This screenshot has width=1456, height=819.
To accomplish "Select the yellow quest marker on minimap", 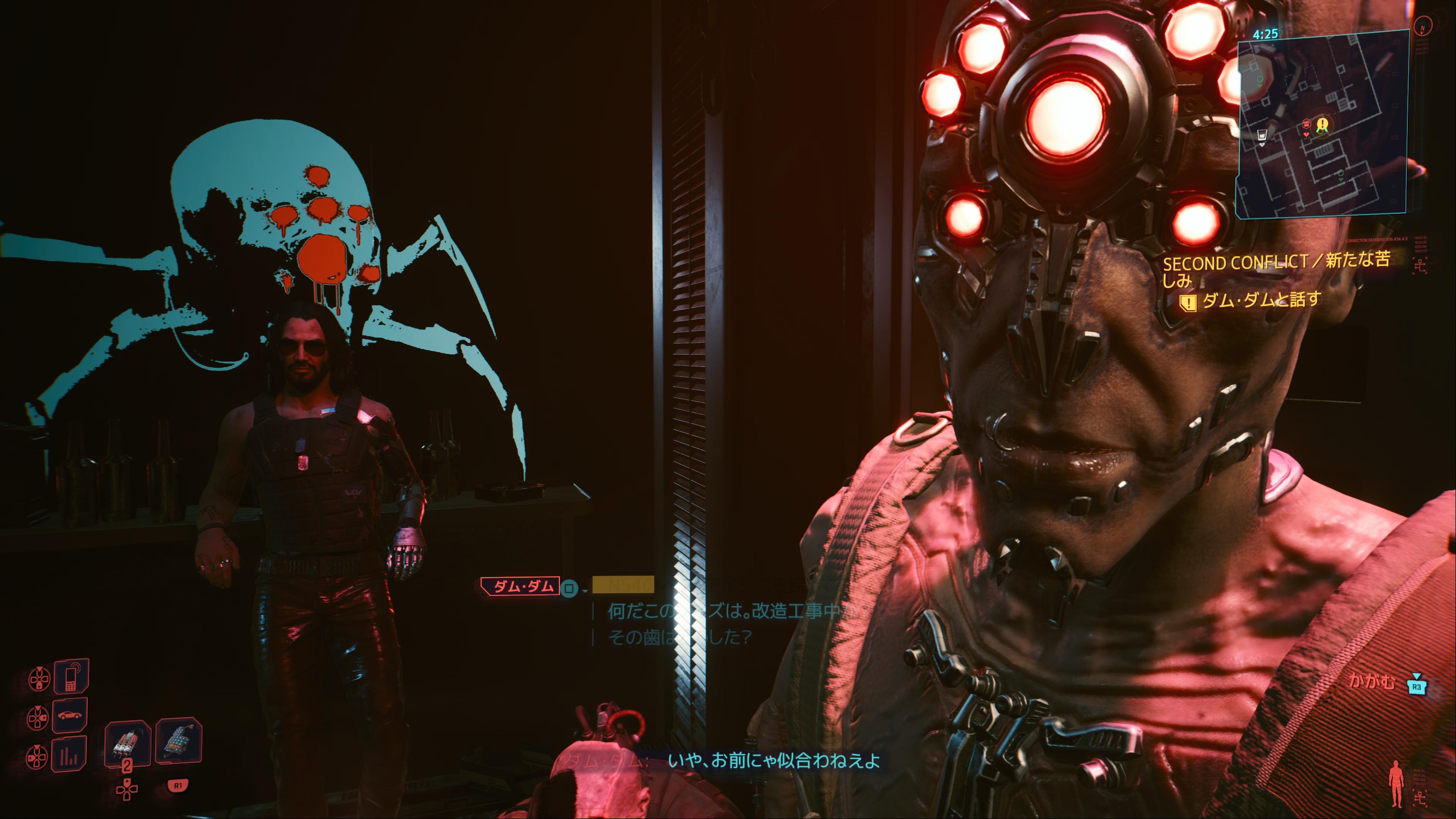I will 1322,124.
